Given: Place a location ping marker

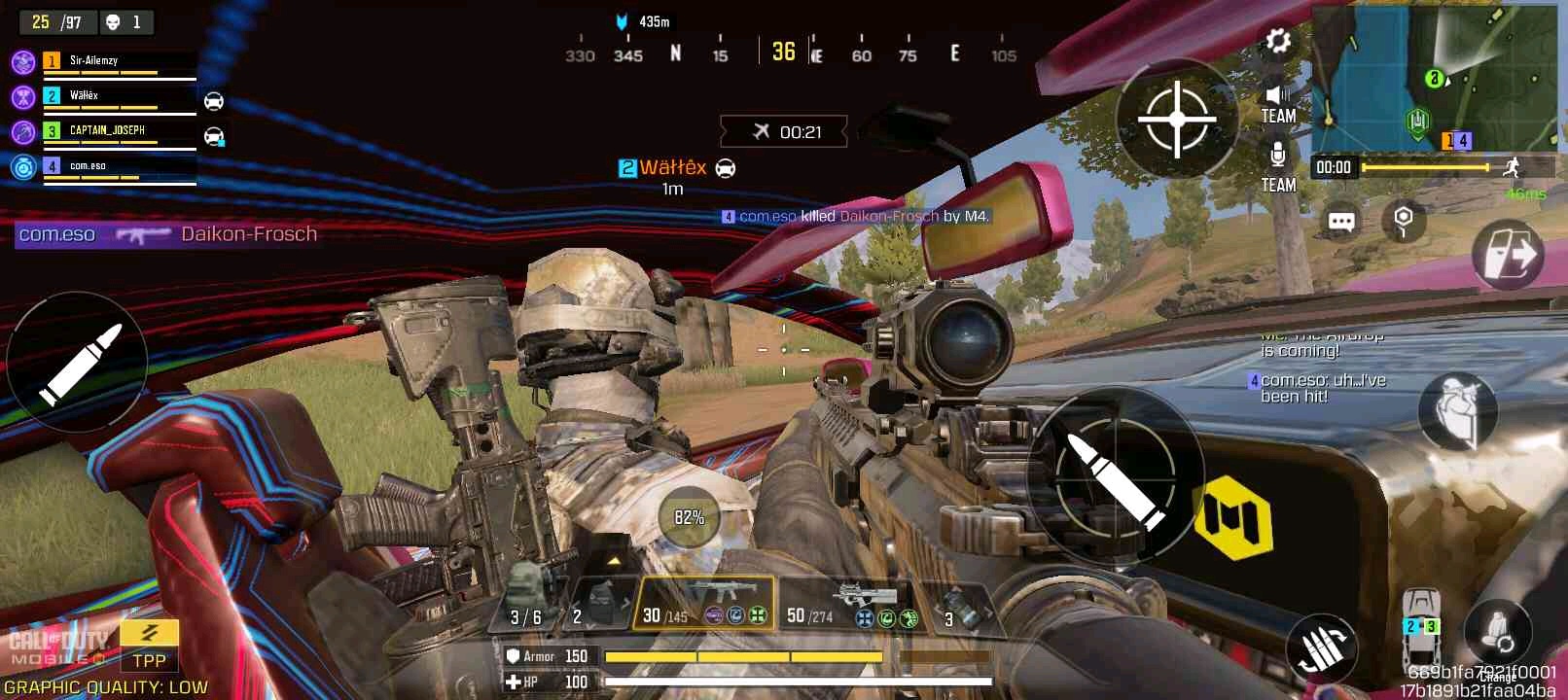Looking at the screenshot, I should (1402, 220).
